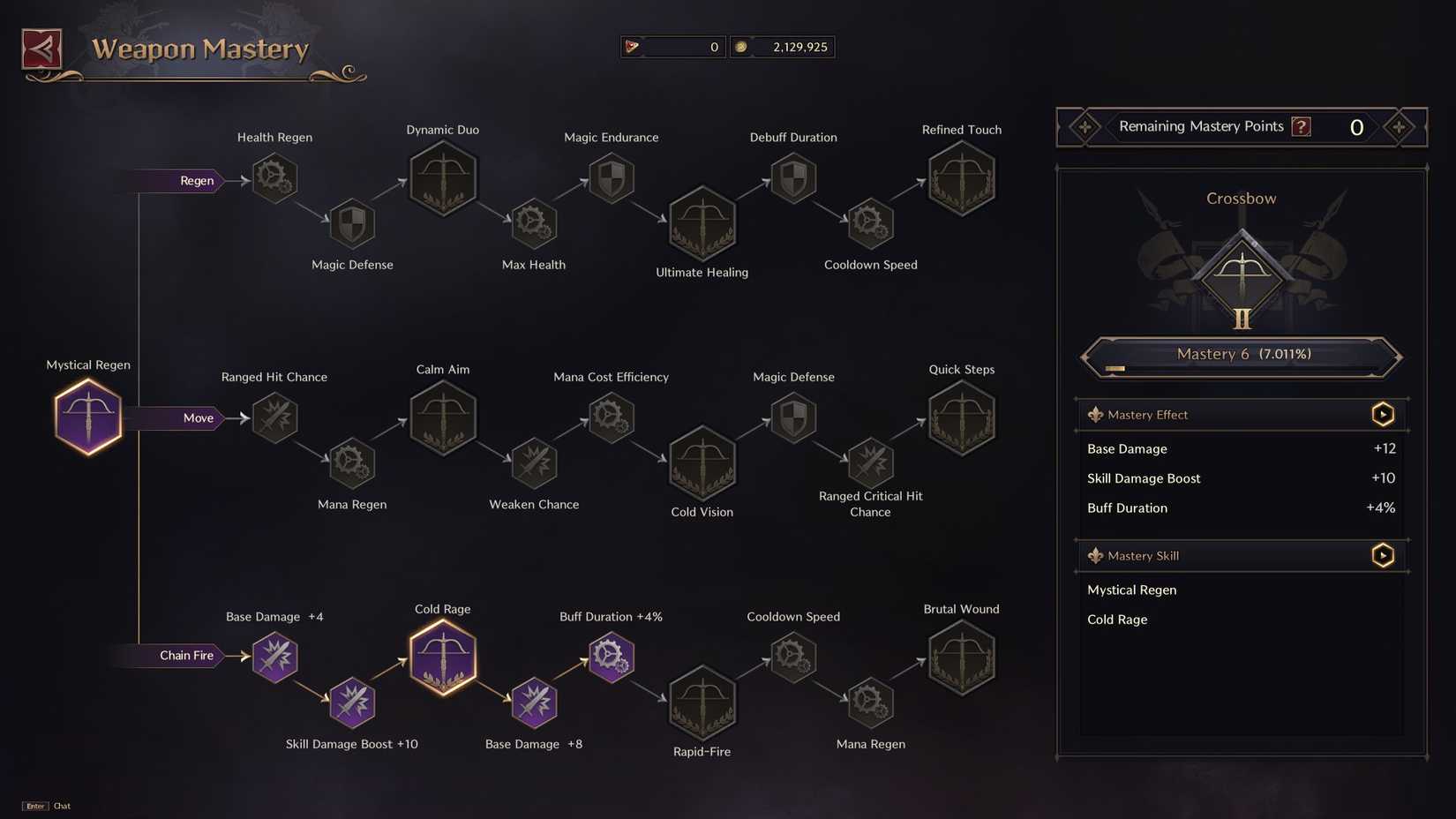This screenshot has width=1456, height=819.
Task: Click the gold currency field showing 2,129,925
Action: click(x=783, y=46)
